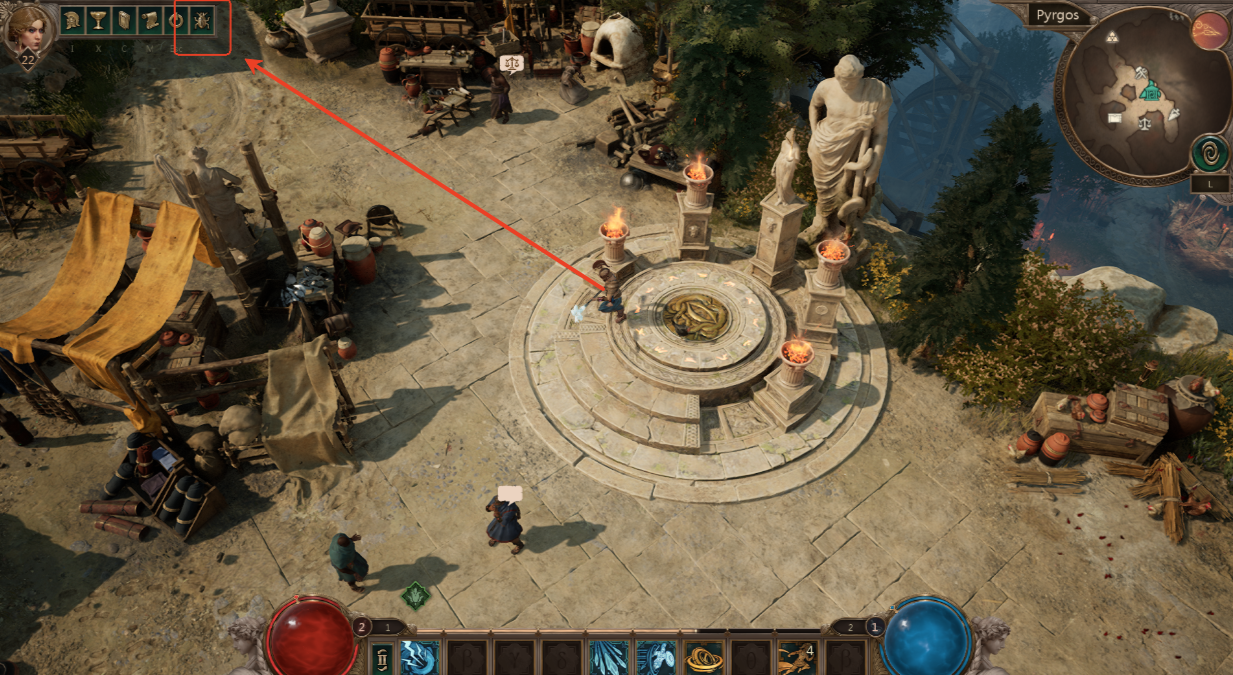Open the inventory via the helmet icon
This screenshot has width=1233, height=675.
coord(73,19)
